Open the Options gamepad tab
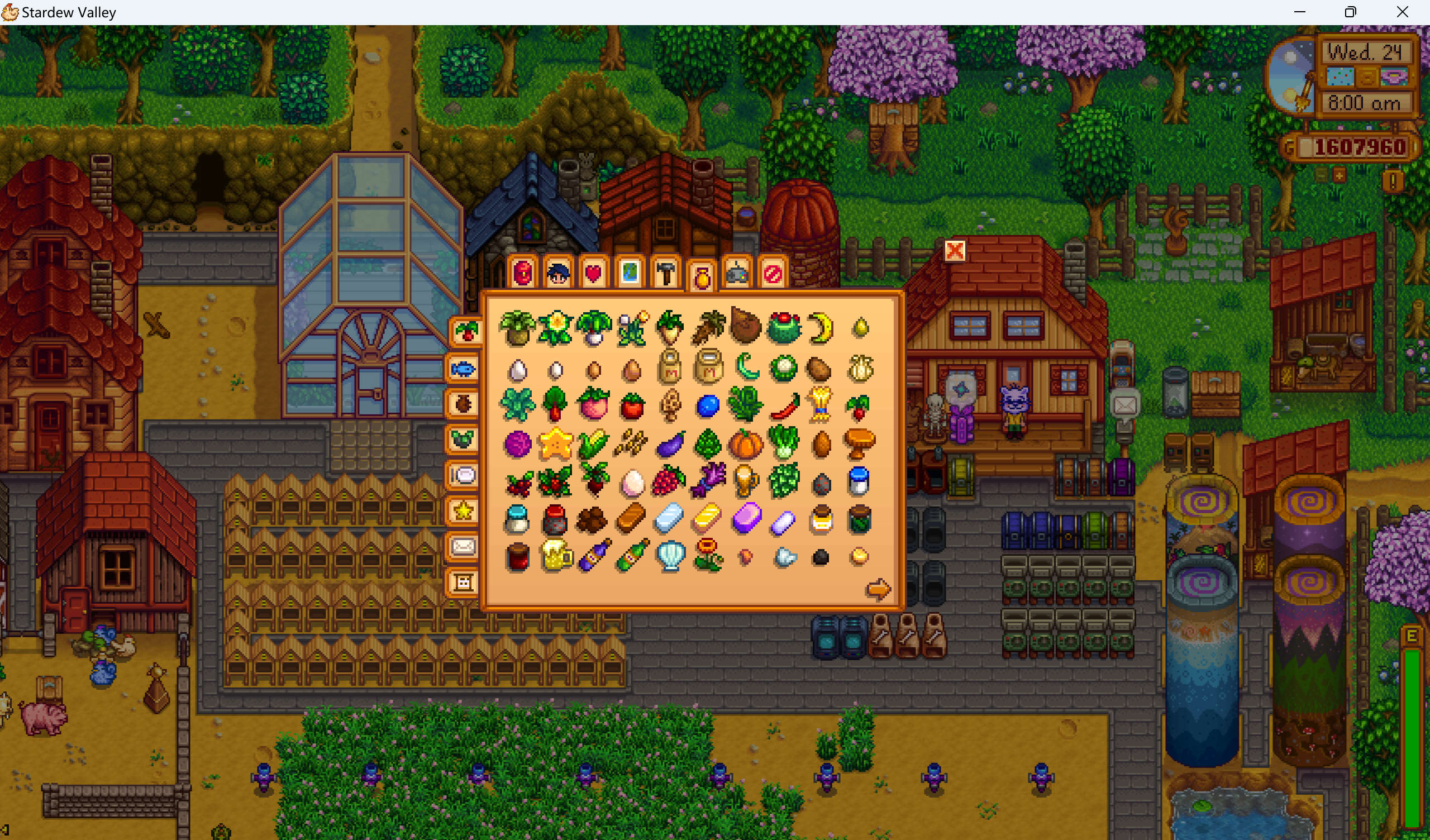1430x840 pixels. 737,274
